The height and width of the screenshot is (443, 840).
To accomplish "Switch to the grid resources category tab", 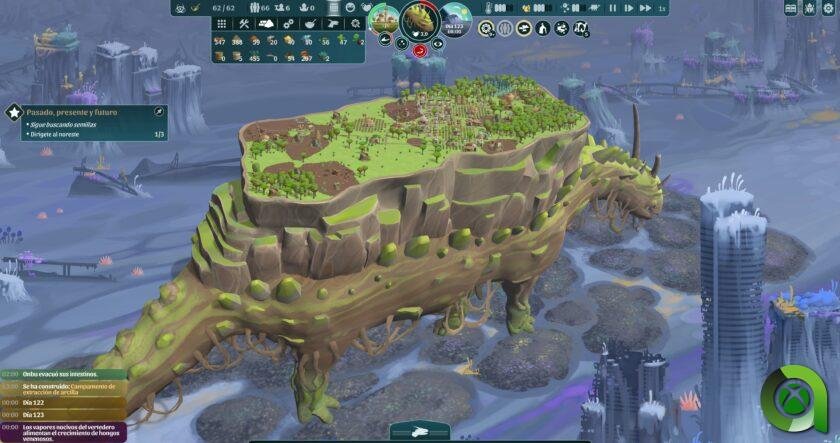I will (x=220, y=23).
